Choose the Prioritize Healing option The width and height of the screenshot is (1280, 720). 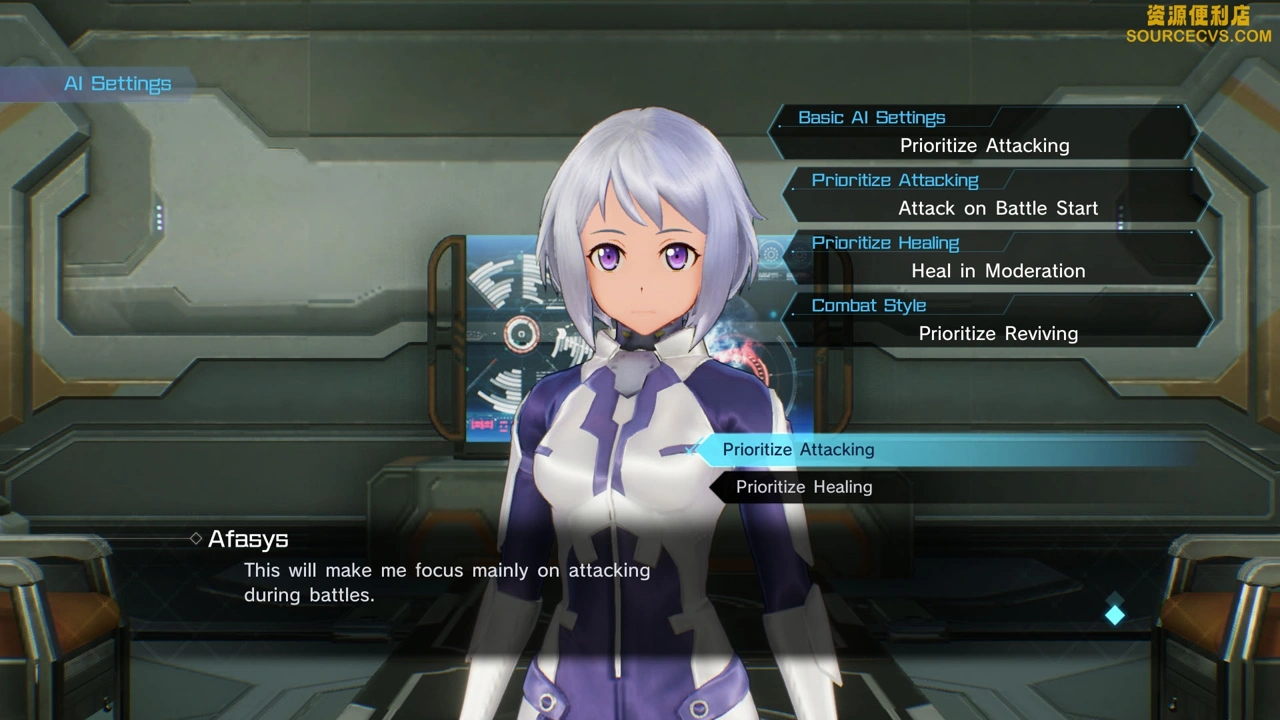(x=804, y=487)
